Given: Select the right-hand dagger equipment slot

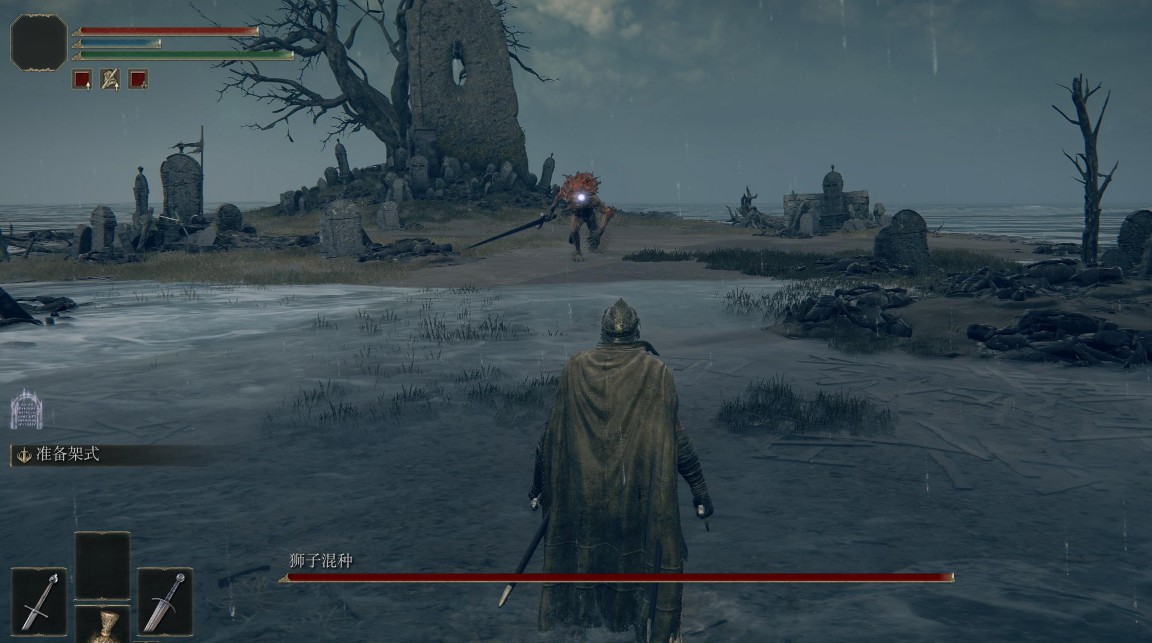Looking at the screenshot, I should tap(165, 602).
